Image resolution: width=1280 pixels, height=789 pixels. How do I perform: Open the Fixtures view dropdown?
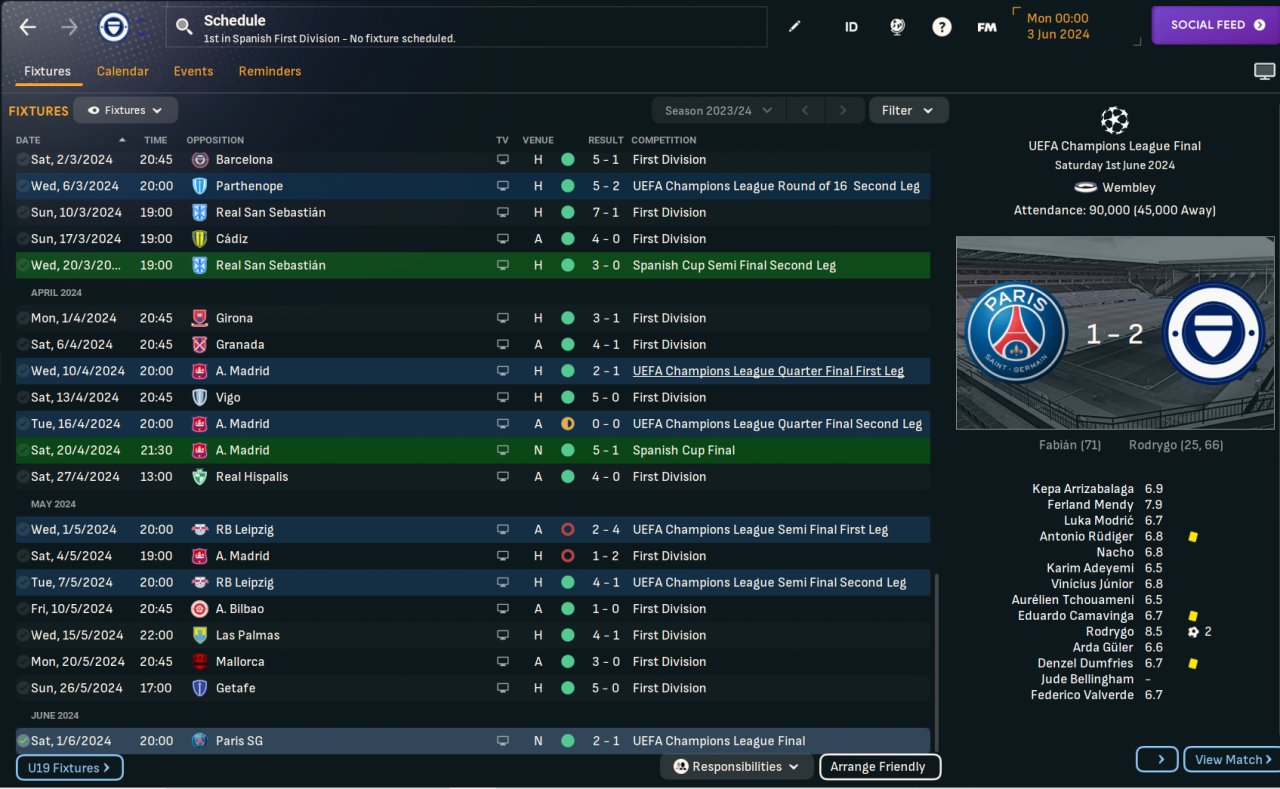(126, 110)
